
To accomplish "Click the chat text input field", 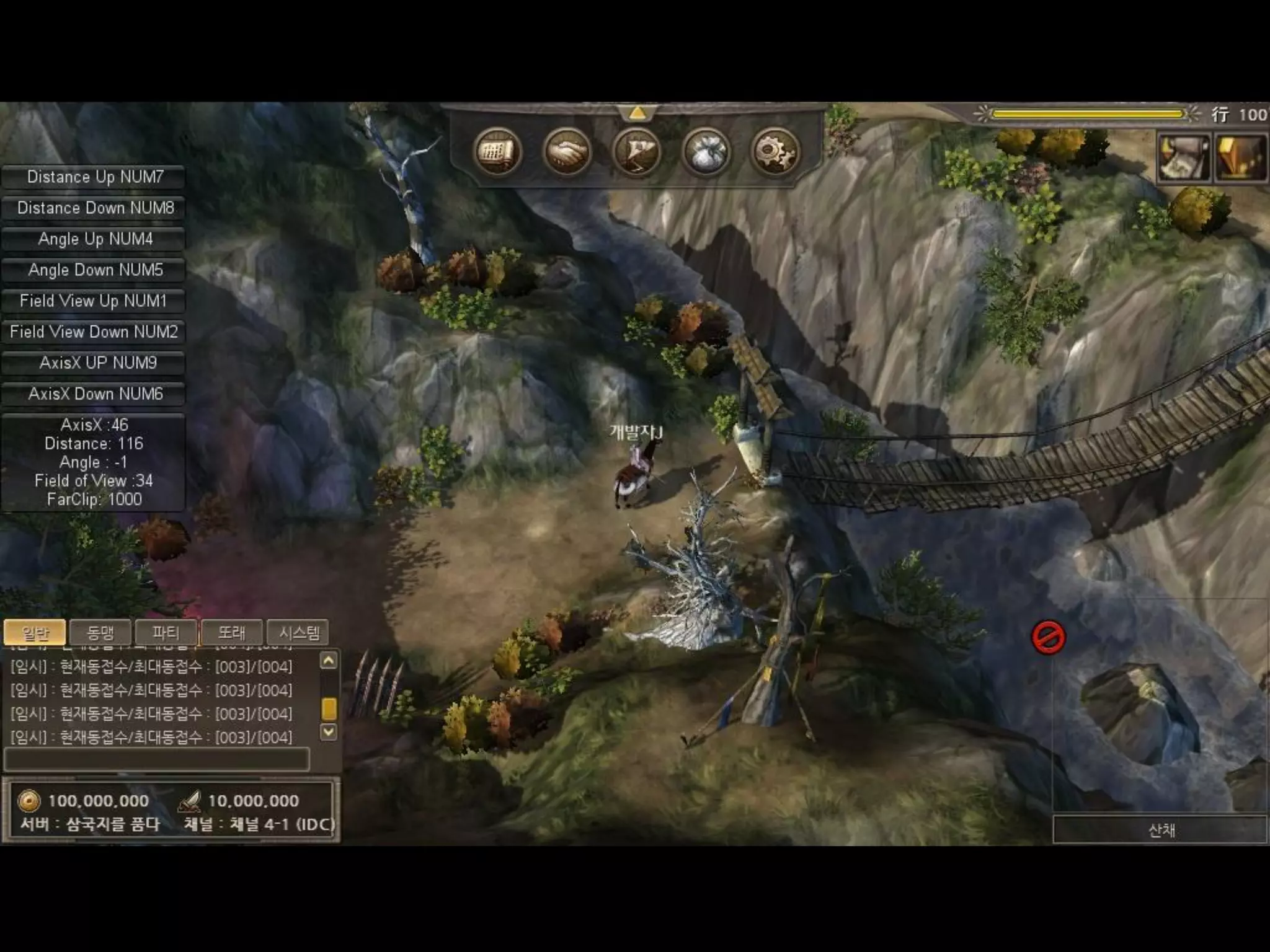I will click(x=156, y=759).
